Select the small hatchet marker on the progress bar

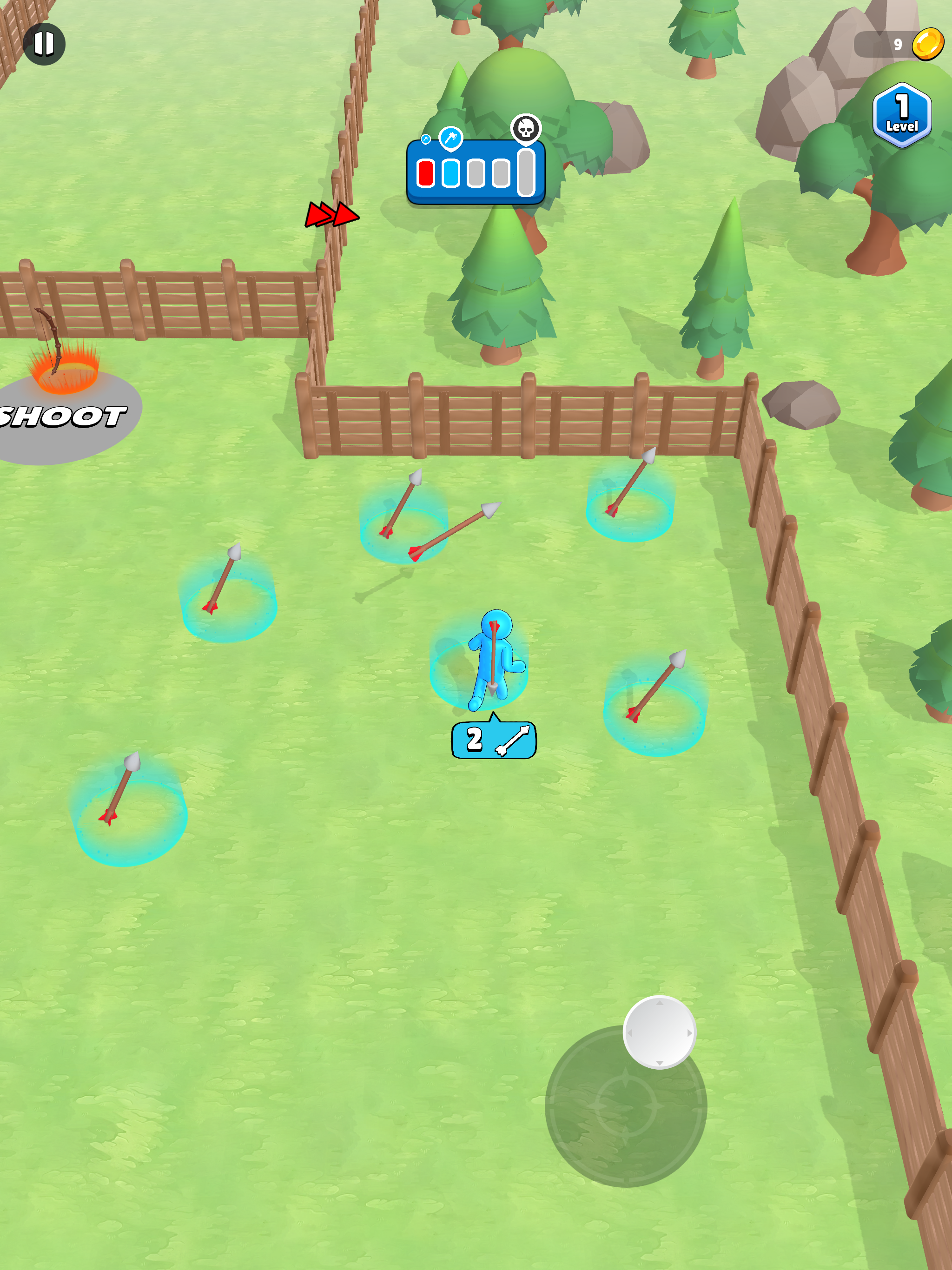[x=426, y=139]
